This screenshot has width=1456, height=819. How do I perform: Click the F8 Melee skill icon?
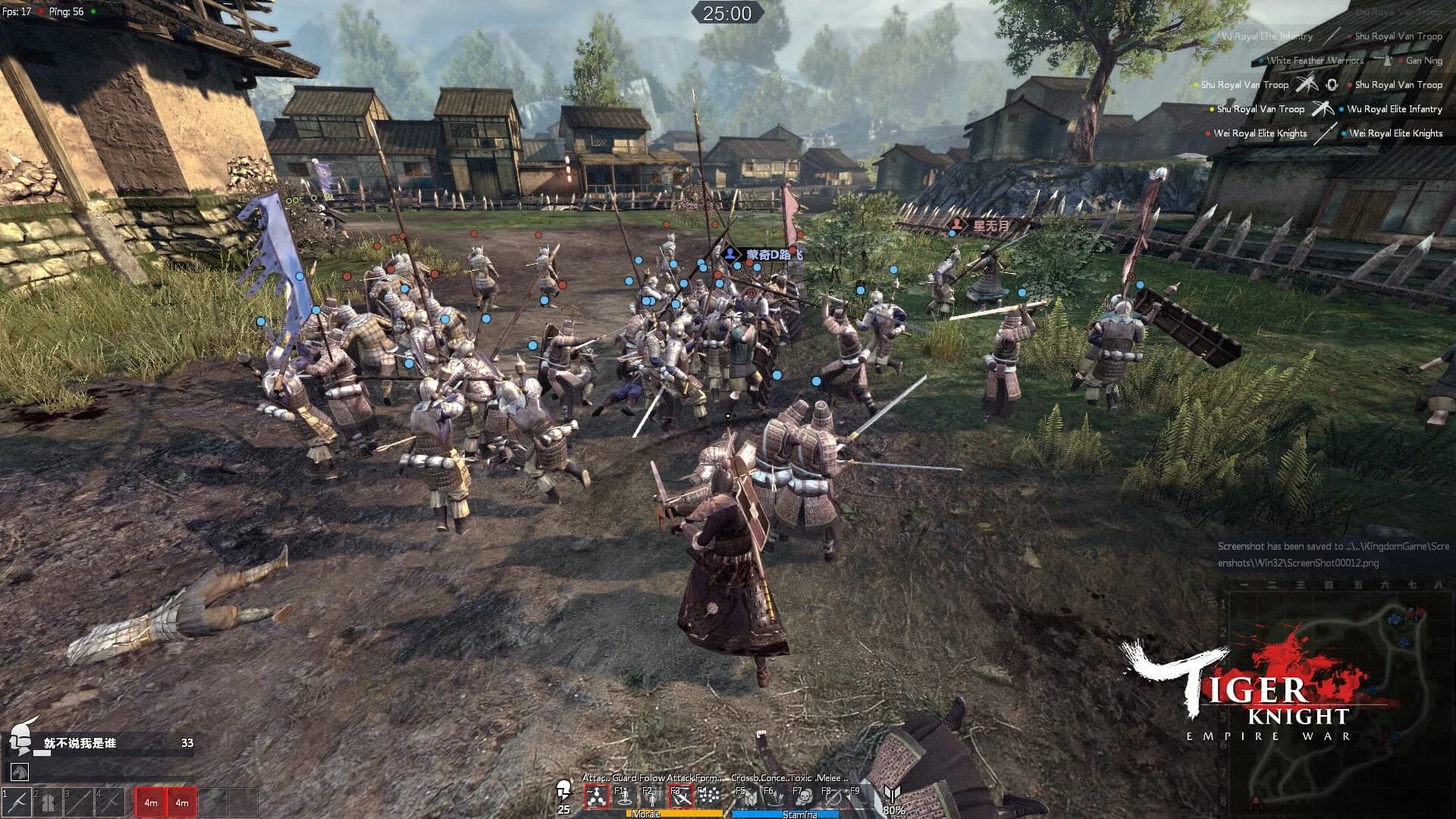835,797
